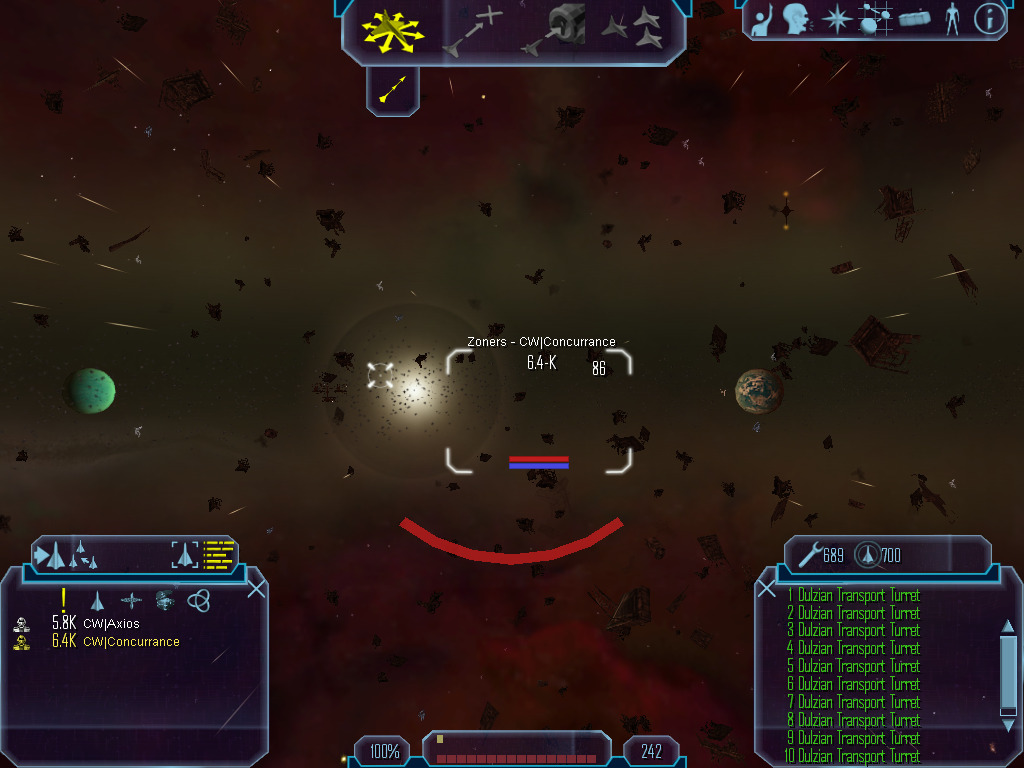
Task: Activate the Go To maneuver icon
Action: pyautogui.click(x=471, y=30)
